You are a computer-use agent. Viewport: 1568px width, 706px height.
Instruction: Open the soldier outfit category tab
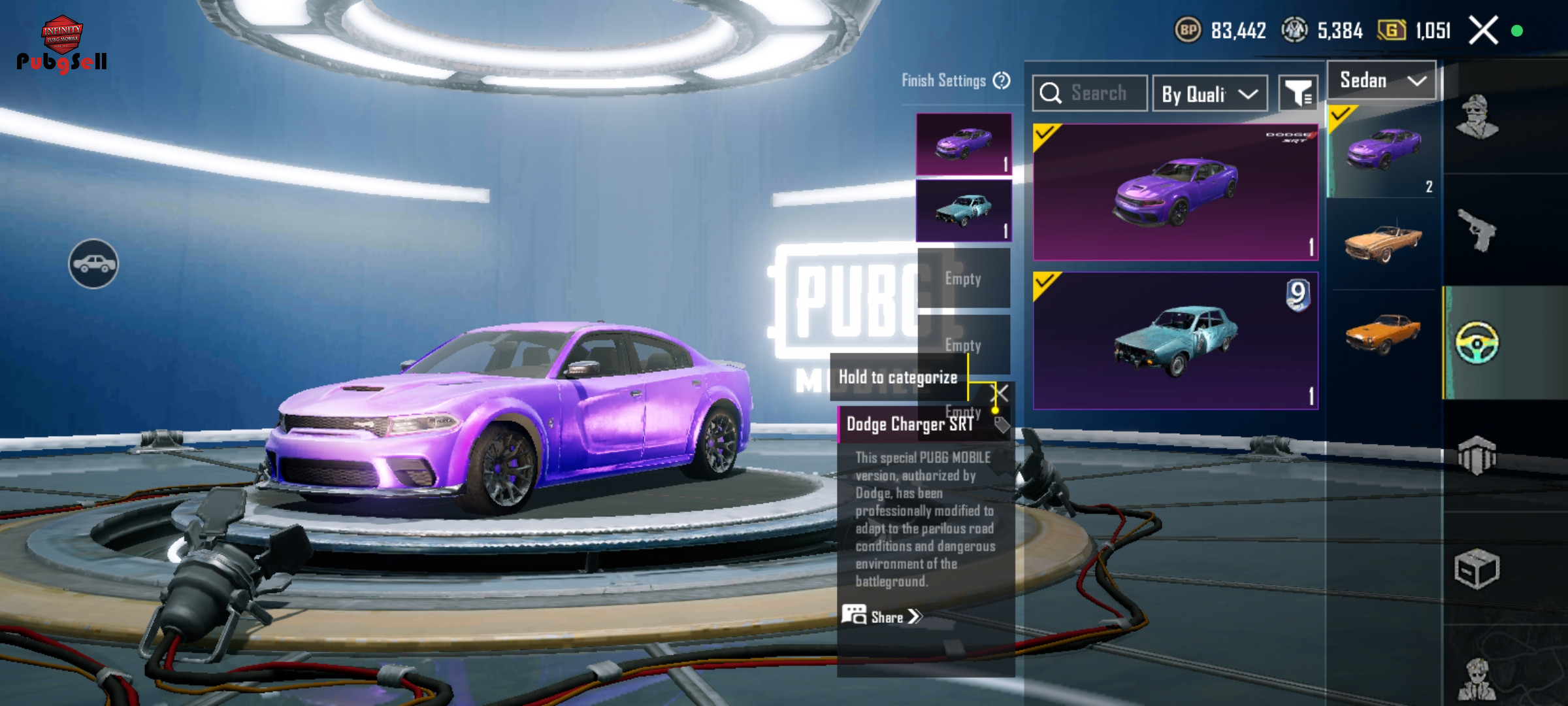pos(1477,118)
